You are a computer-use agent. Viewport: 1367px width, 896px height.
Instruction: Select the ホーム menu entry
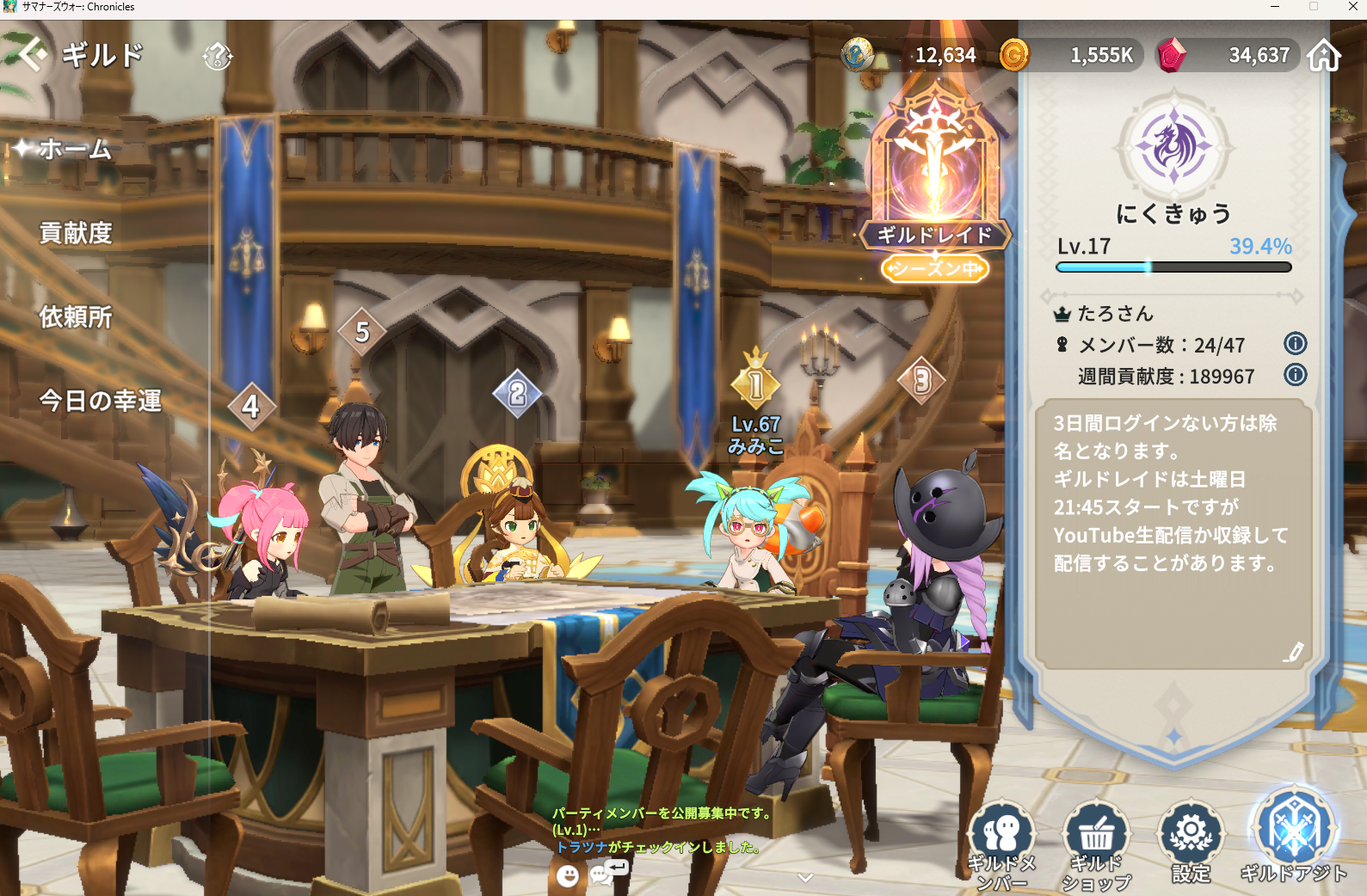[76, 150]
